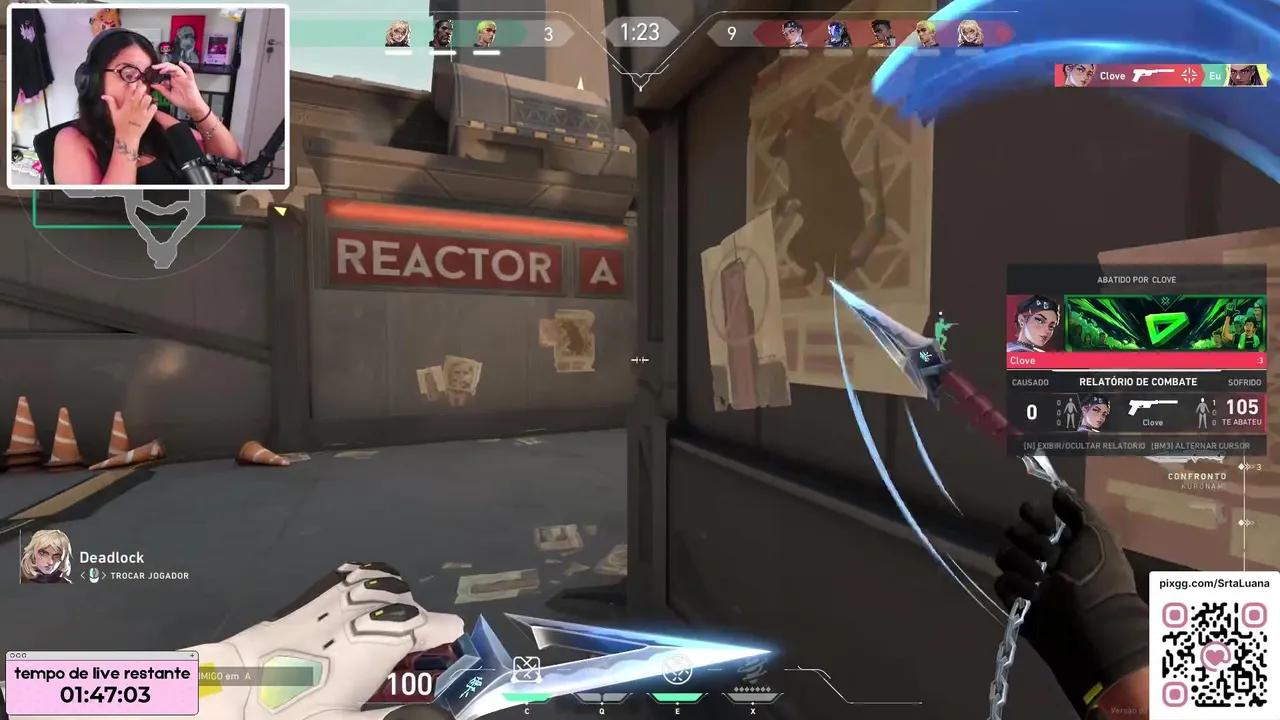Select the Q ability icon on the HUD
Viewport: 1280px width, 720px height.
pos(602,670)
